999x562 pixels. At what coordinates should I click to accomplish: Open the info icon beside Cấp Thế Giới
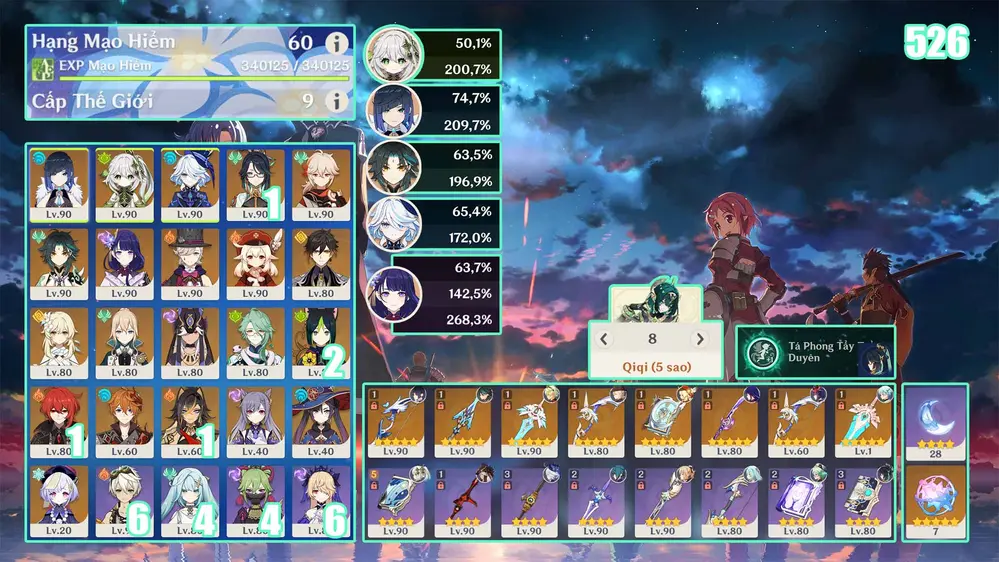click(x=337, y=101)
